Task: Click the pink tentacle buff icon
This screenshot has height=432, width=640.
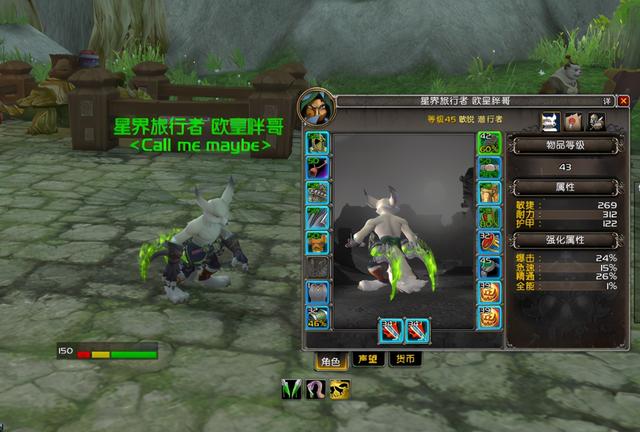Action: pyautogui.click(x=315, y=387)
